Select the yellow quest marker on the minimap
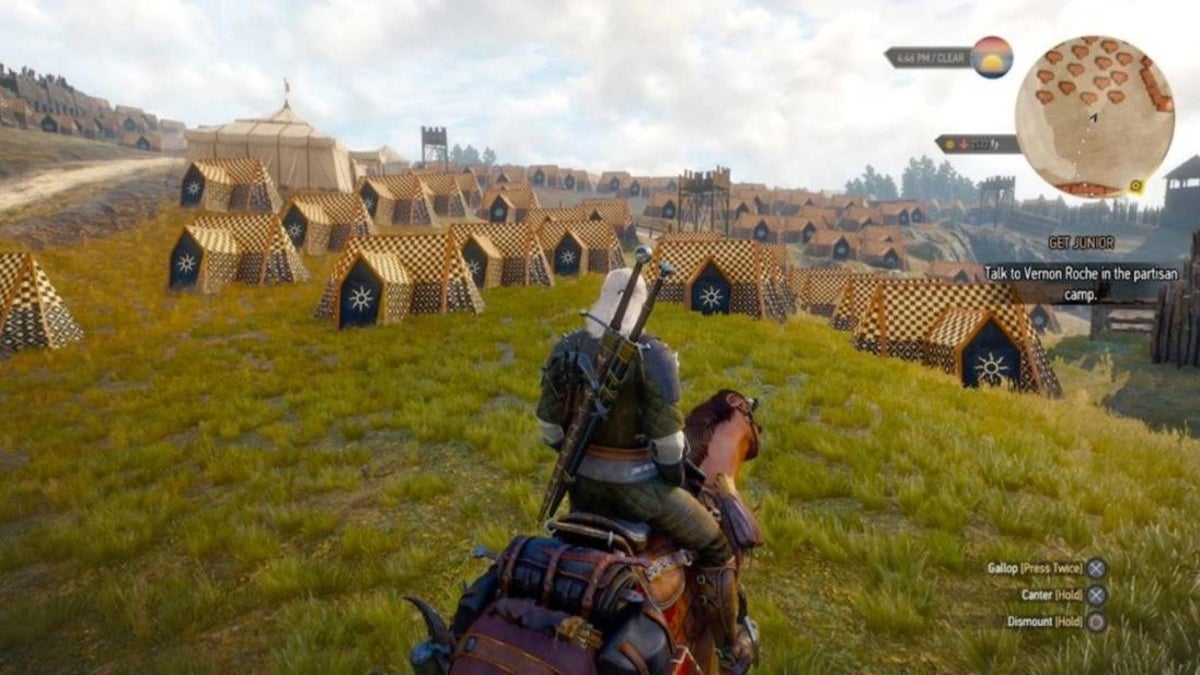 (x=1136, y=186)
